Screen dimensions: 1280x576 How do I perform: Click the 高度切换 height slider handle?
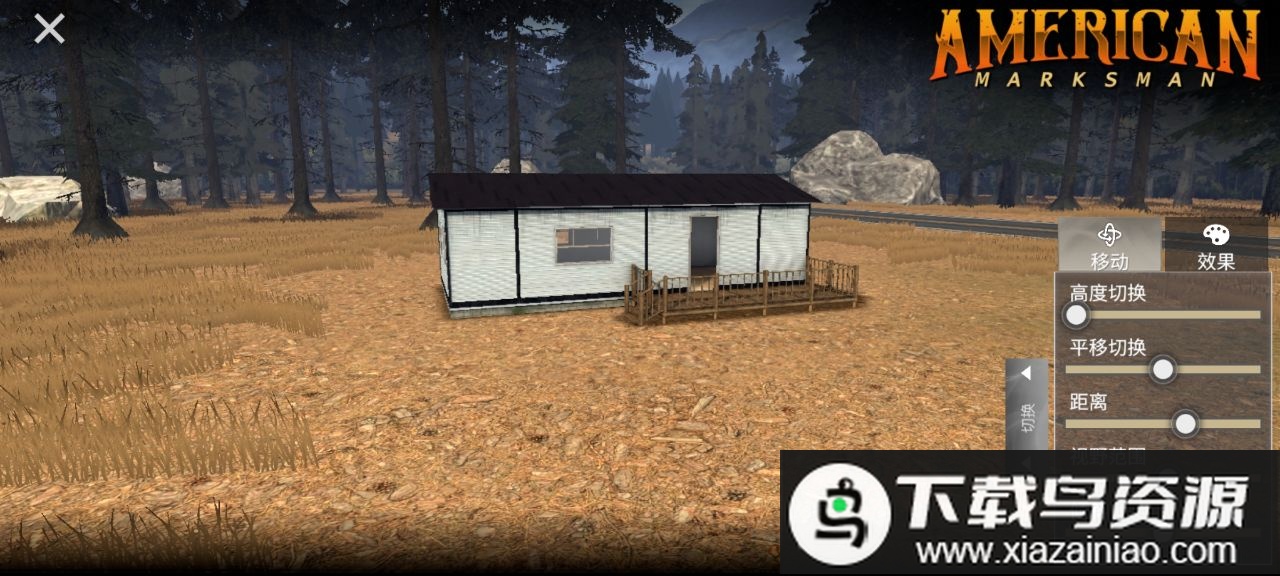click(x=1076, y=316)
